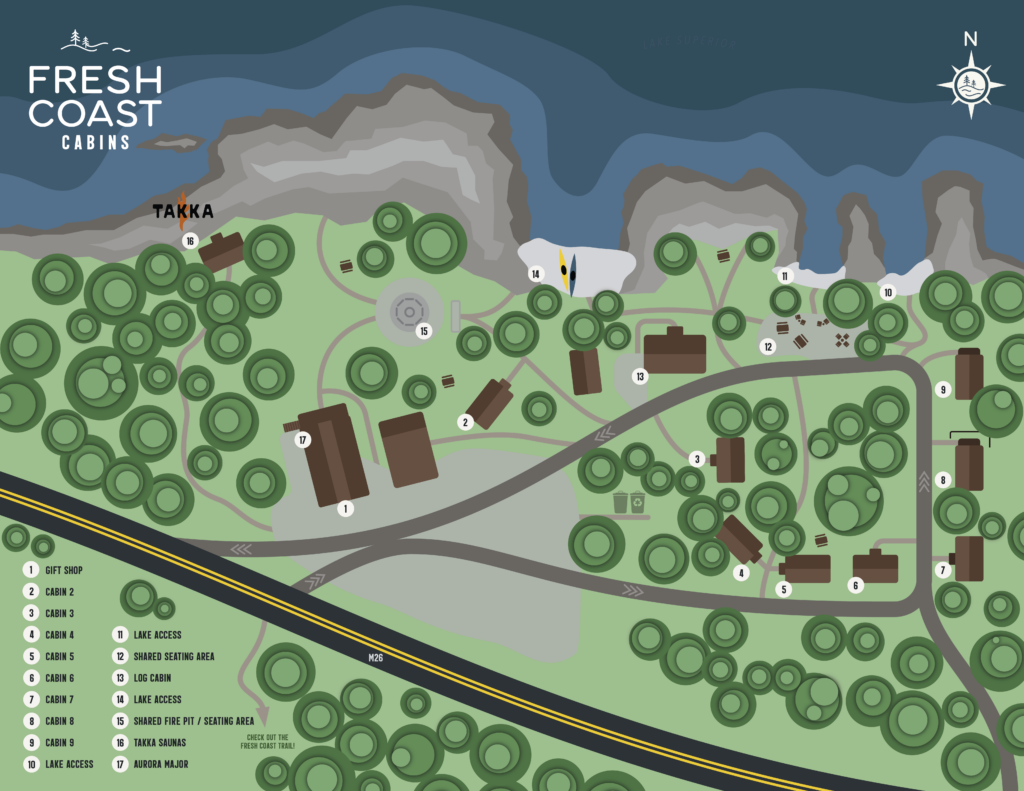Click map marker 16 beside the Takka sauna building
The image size is (1024, 791).
pyautogui.click(x=189, y=240)
